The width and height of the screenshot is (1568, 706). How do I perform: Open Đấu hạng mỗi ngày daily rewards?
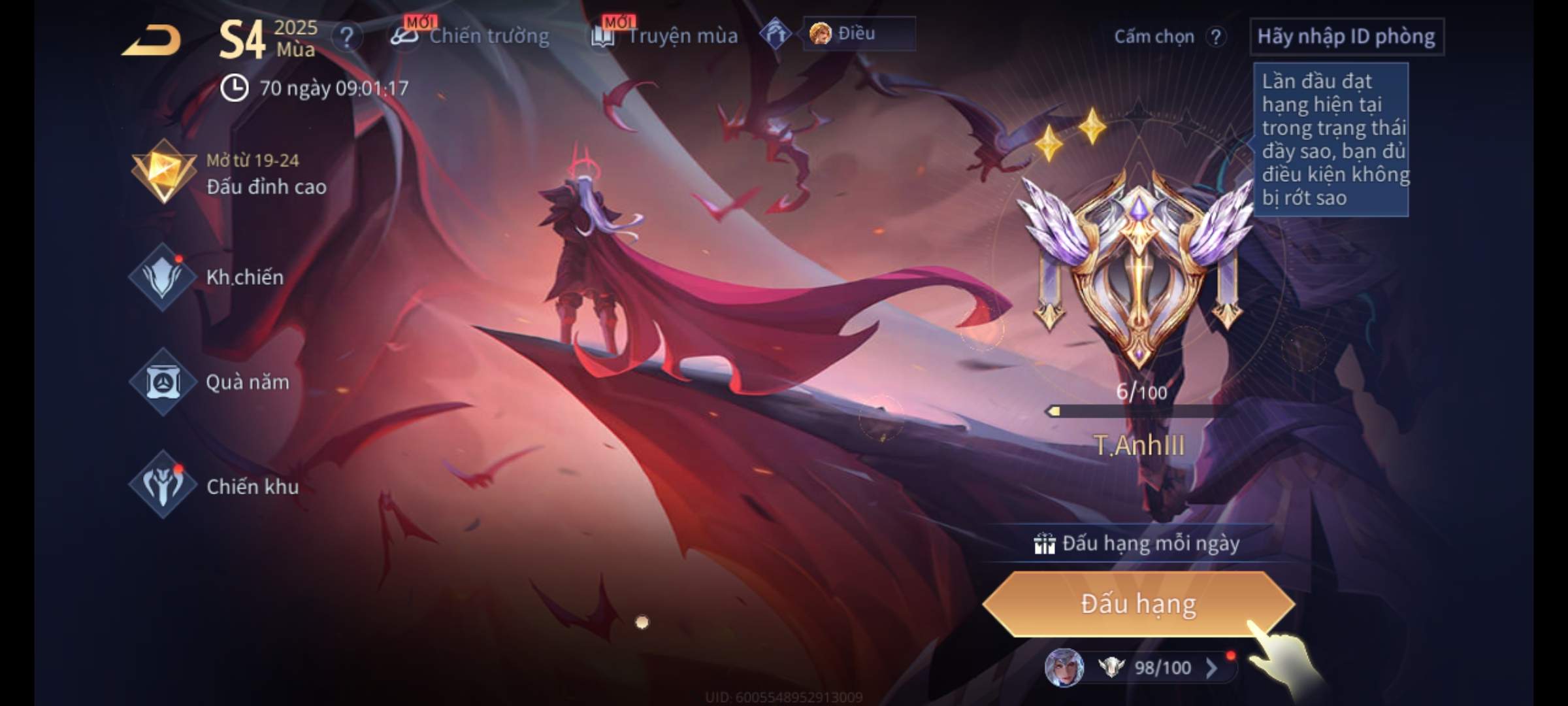tap(1137, 543)
